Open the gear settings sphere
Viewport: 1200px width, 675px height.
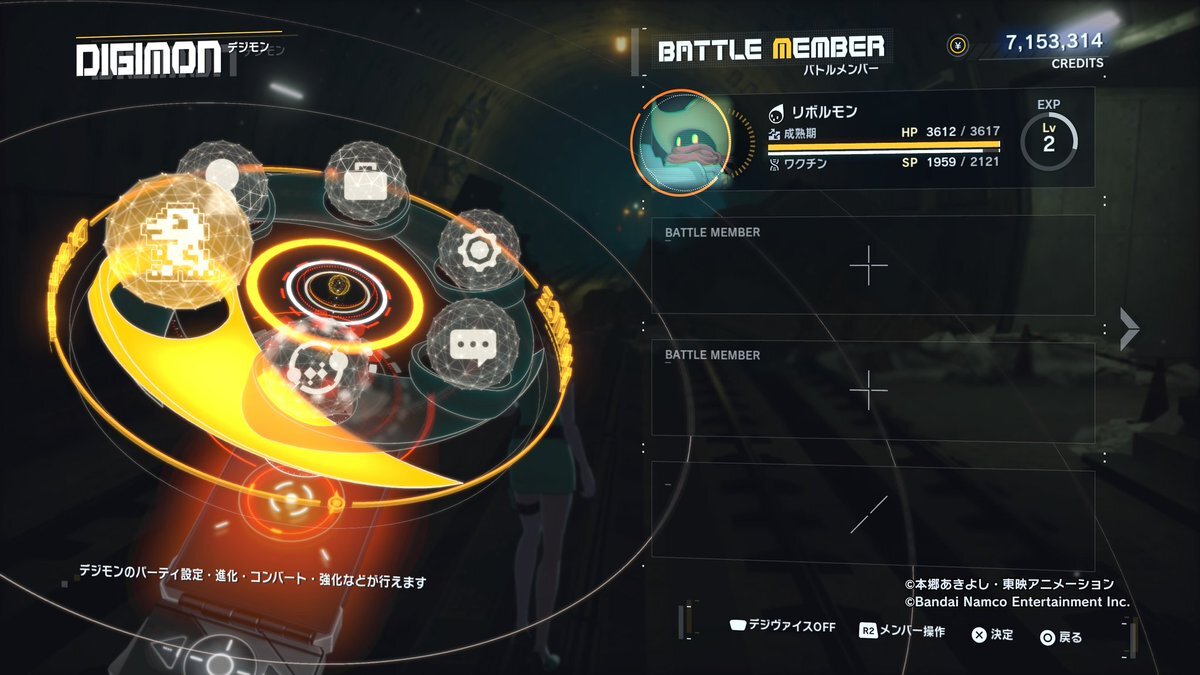click(479, 251)
